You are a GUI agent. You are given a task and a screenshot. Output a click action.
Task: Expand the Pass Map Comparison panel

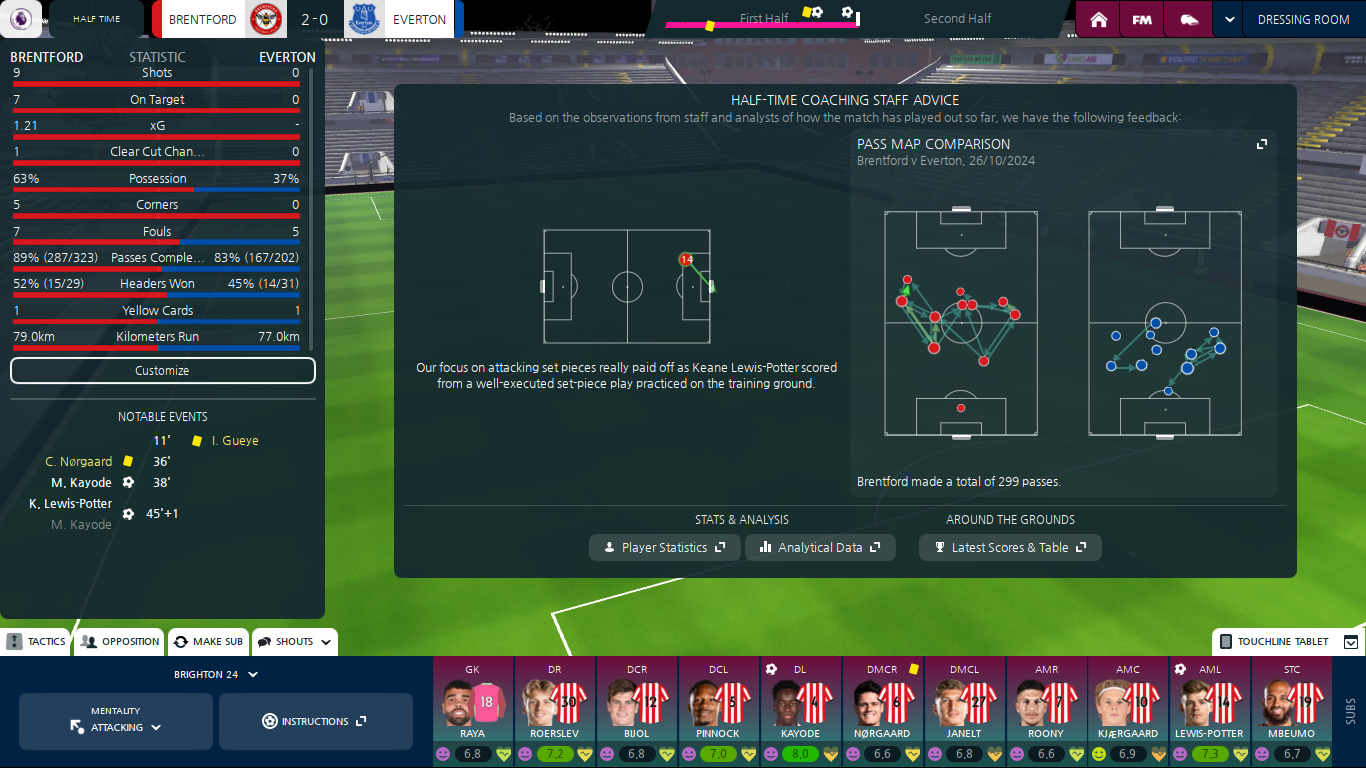coord(1262,144)
